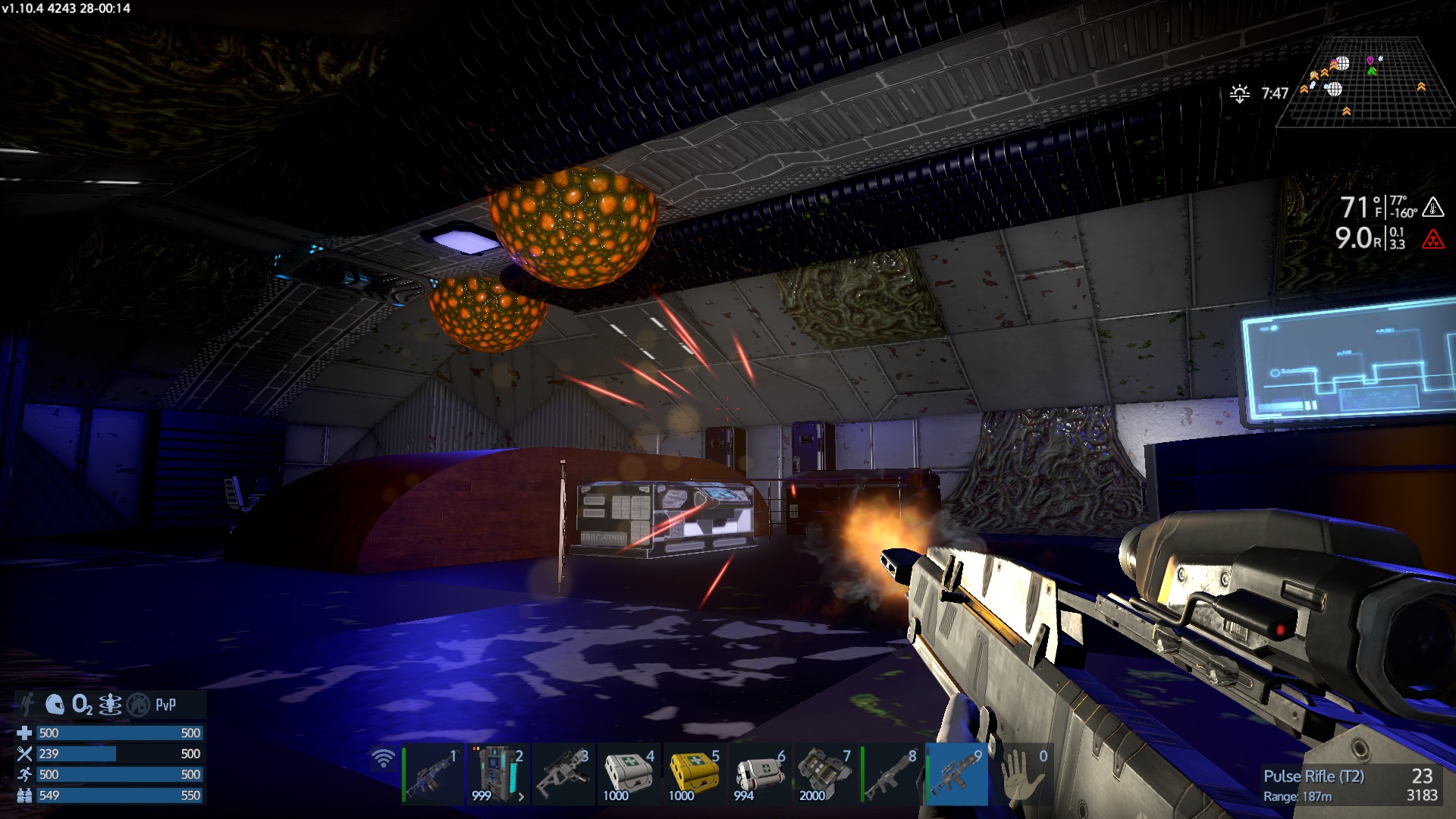Select the device block in hotbar slot 2
Viewport: 1456px width, 819px height.
coord(497,775)
